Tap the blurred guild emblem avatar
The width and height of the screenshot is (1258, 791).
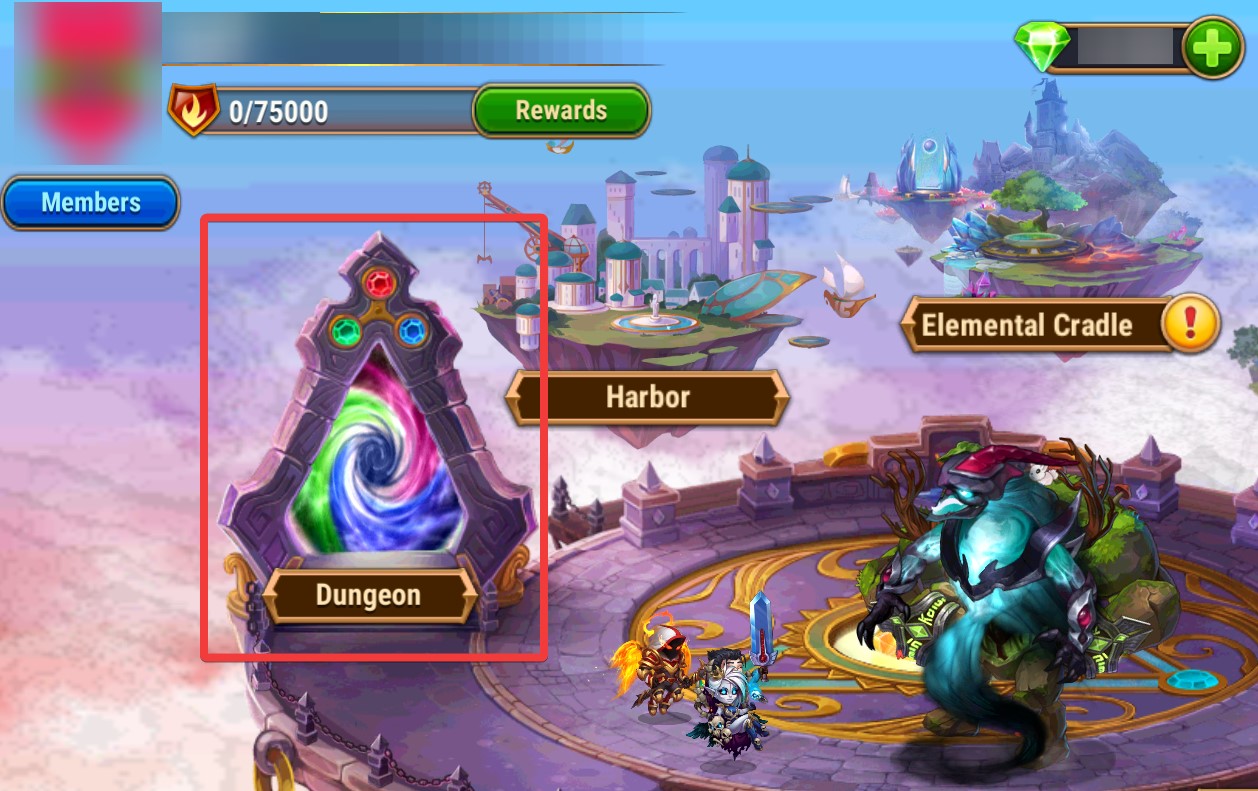[81, 80]
